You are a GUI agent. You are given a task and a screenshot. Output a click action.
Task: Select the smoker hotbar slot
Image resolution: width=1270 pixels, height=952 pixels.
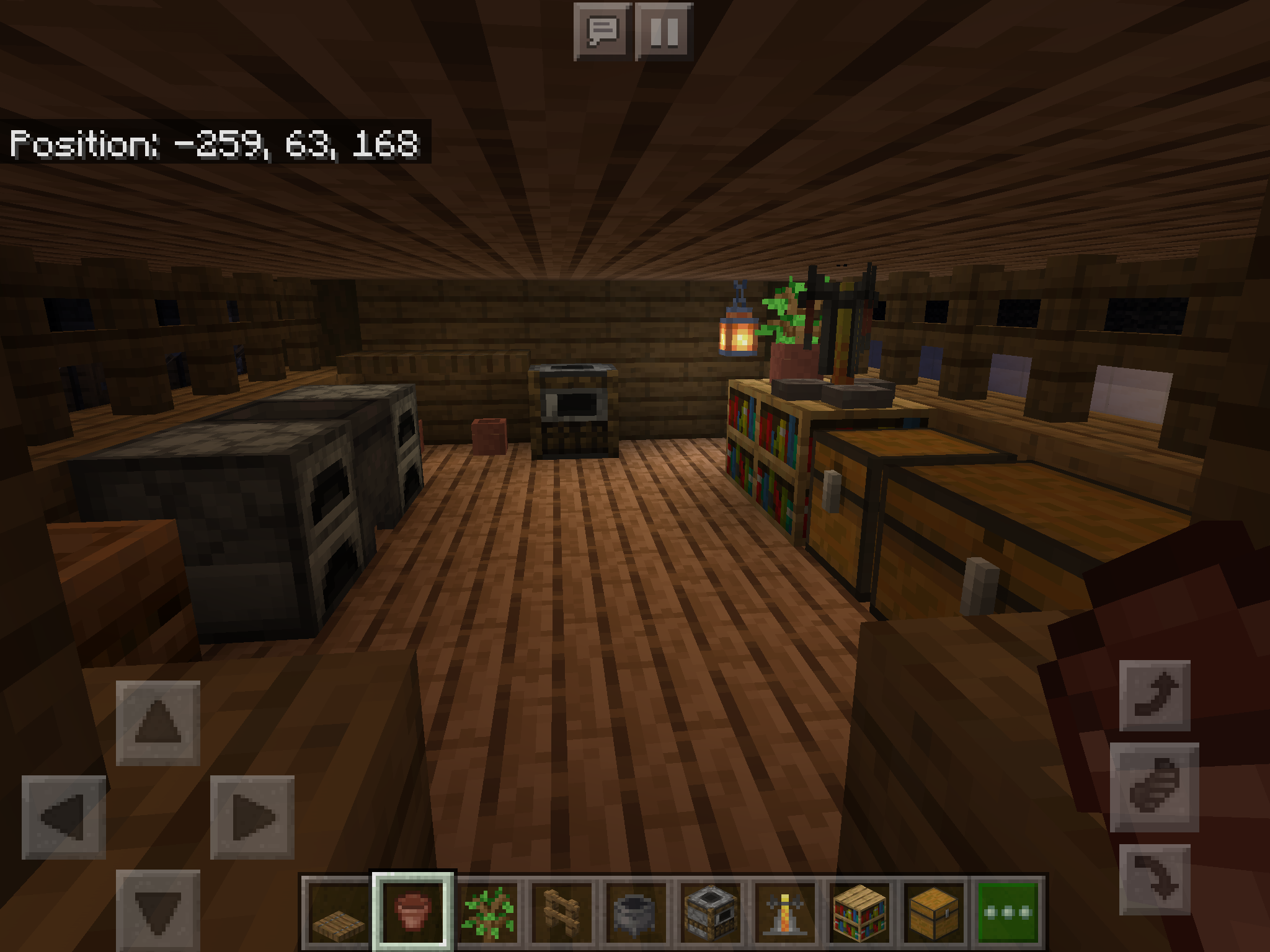(711, 912)
